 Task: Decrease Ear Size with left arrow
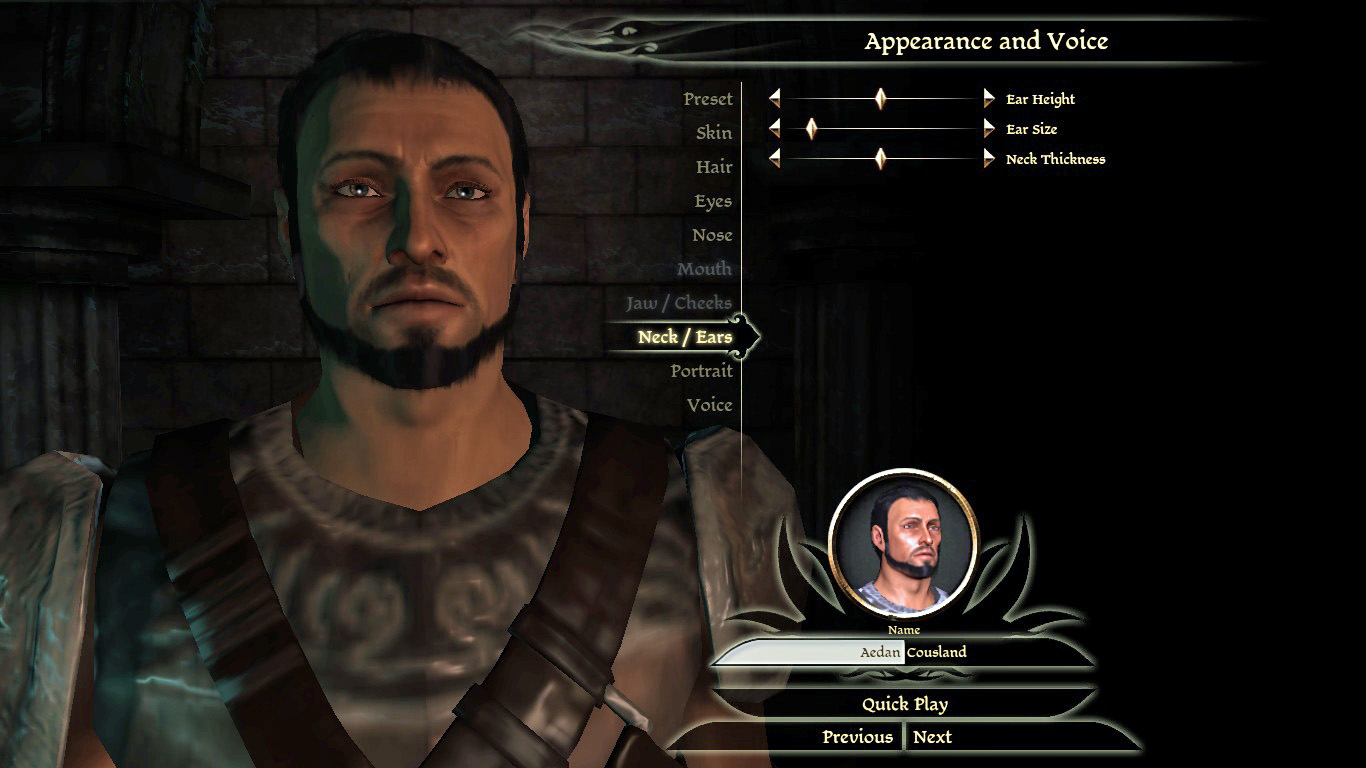coord(774,128)
